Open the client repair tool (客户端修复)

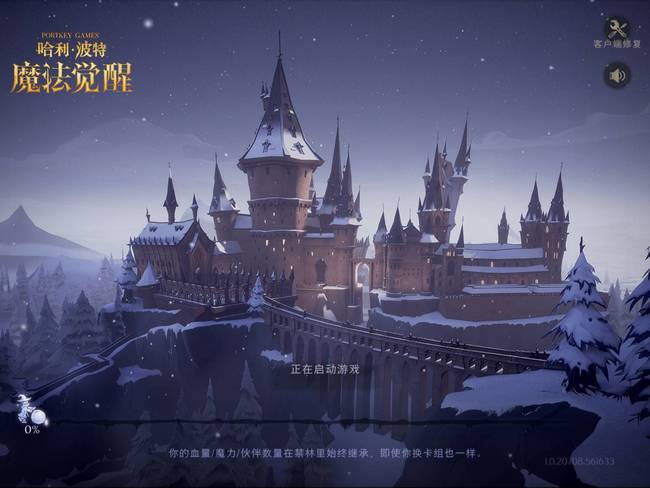point(617,30)
